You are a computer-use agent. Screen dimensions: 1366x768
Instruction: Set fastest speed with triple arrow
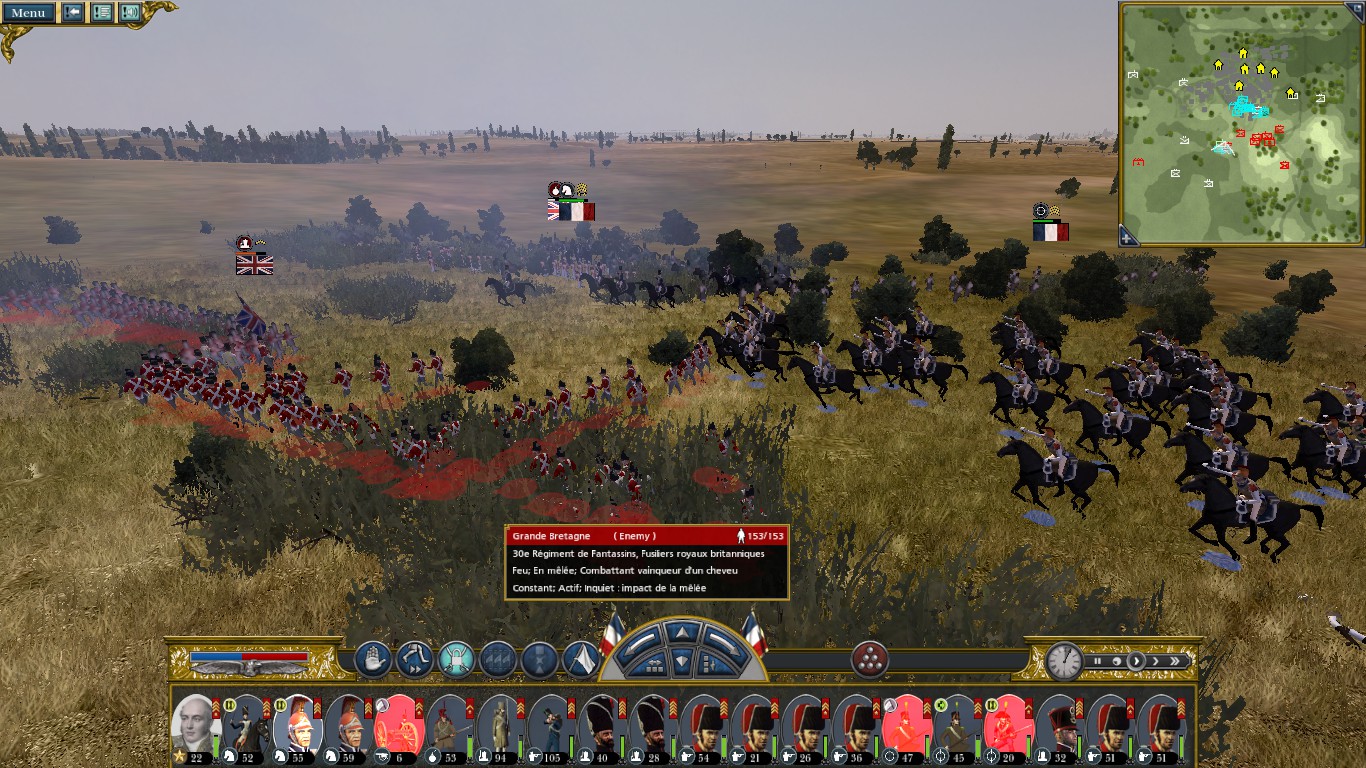[x=1176, y=661]
